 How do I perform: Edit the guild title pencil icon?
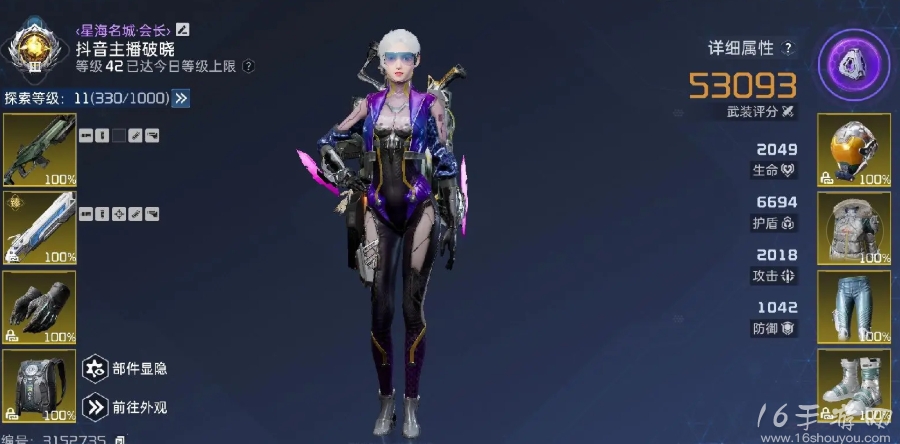point(182,29)
